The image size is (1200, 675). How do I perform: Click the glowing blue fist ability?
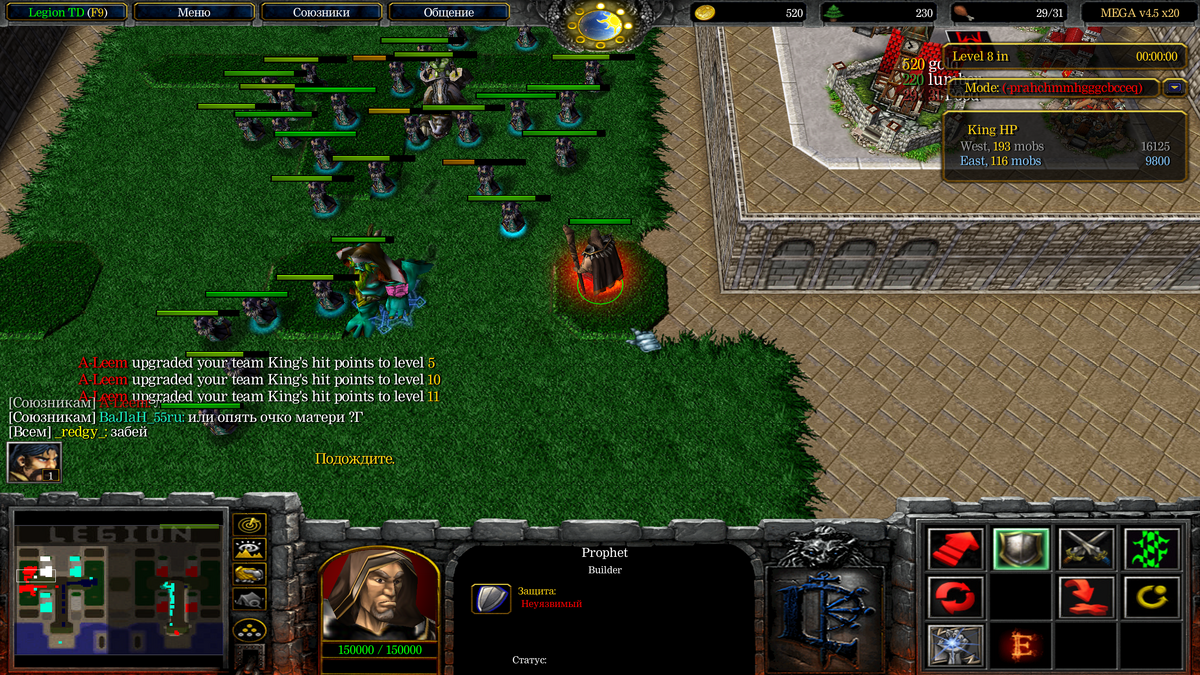tap(956, 645)
